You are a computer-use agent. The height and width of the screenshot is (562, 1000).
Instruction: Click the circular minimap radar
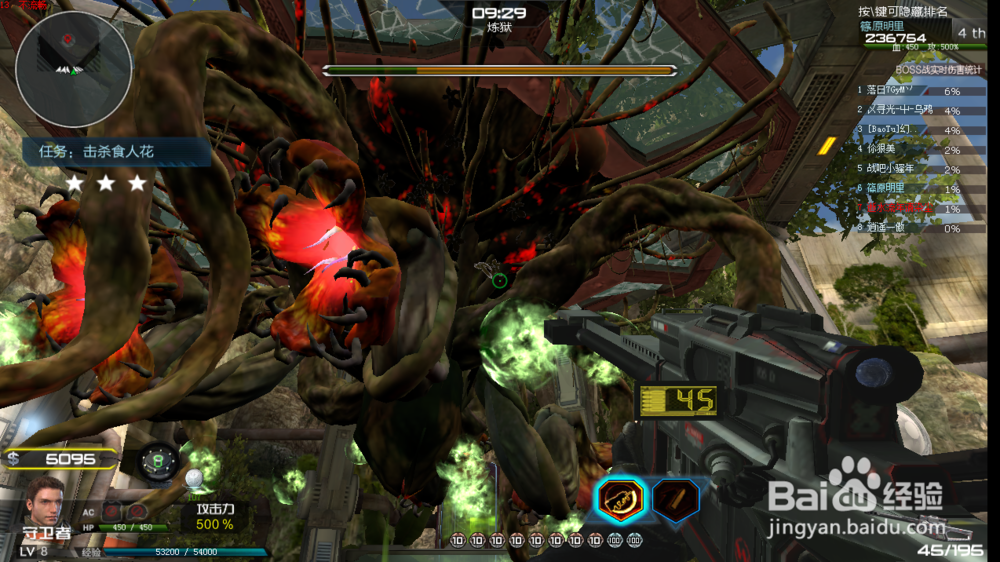click(x=72, y=56)
